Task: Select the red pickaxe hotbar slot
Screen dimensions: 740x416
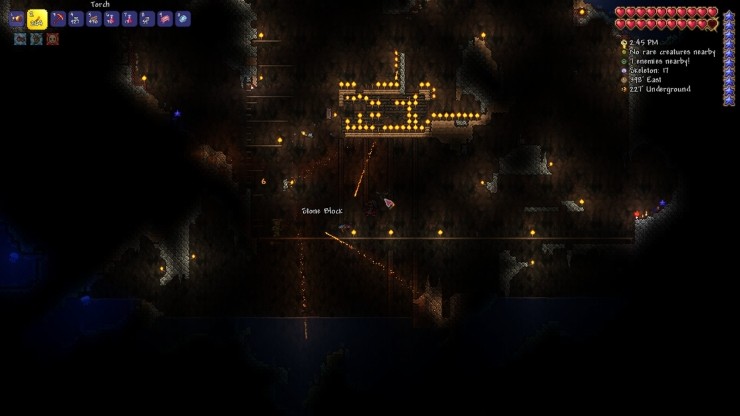Action: coord(58,19)
